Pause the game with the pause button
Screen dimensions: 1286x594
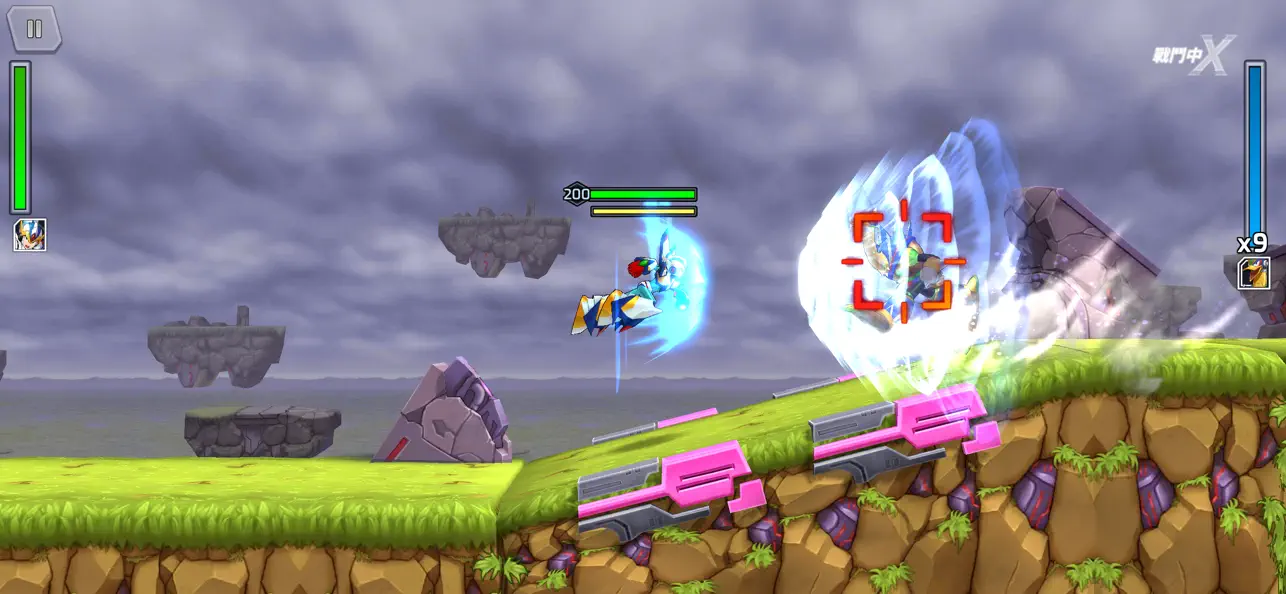(34, 28)
